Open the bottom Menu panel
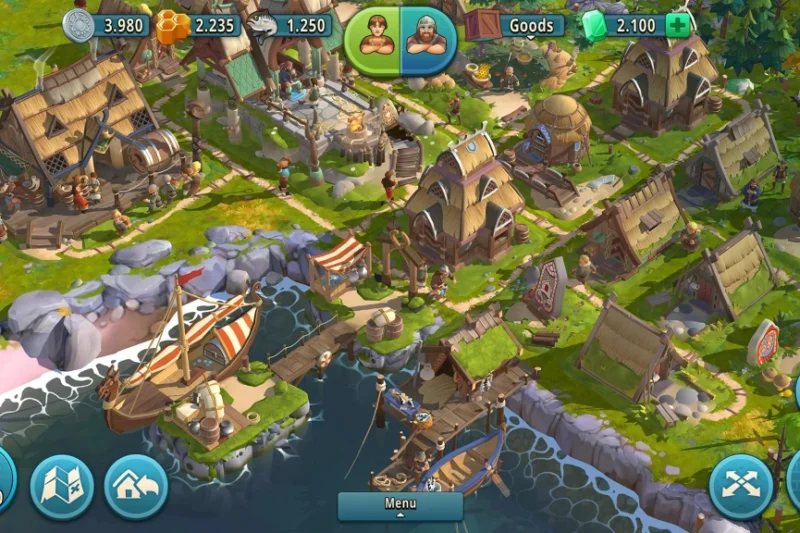 [x=400, y=505]
